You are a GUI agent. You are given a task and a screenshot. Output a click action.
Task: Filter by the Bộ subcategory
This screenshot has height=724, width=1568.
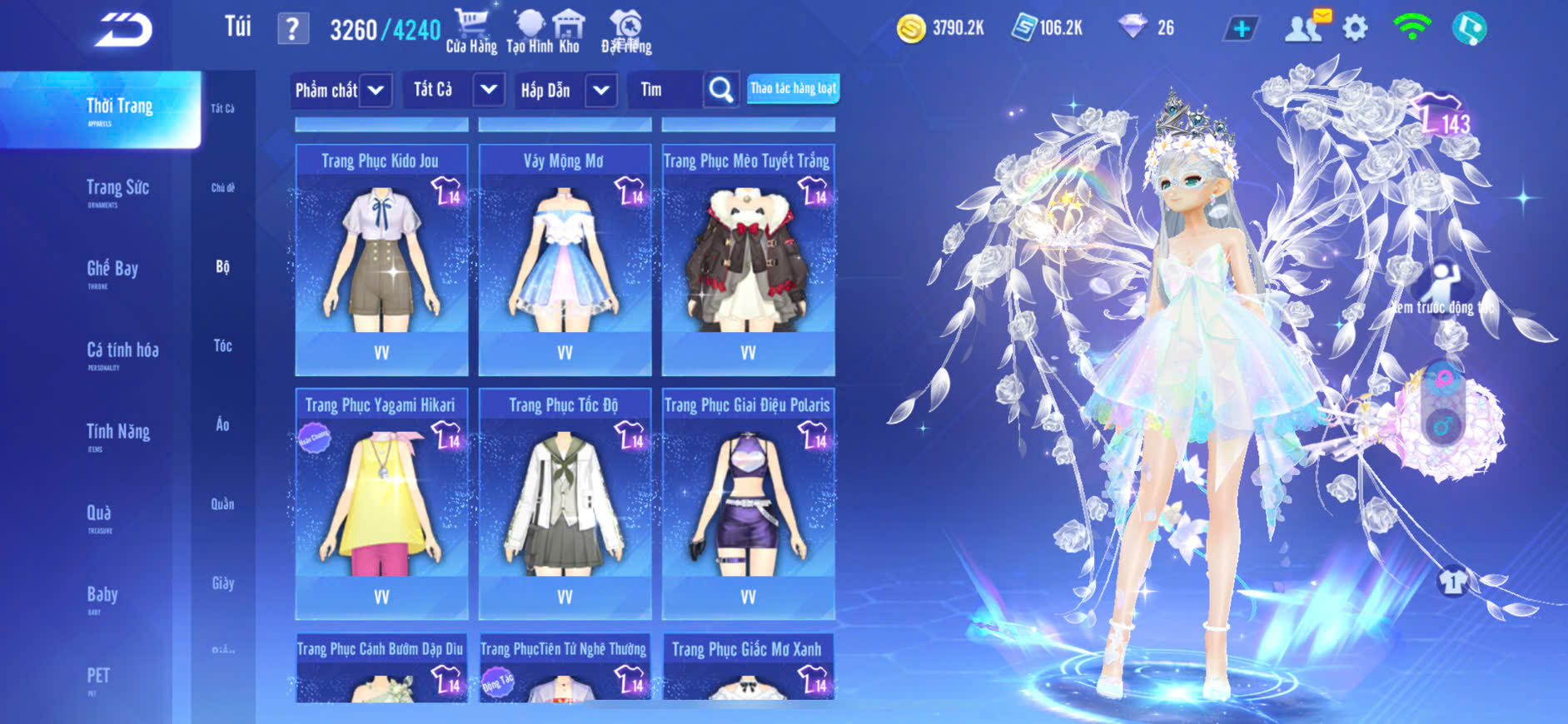click(222, 266)
